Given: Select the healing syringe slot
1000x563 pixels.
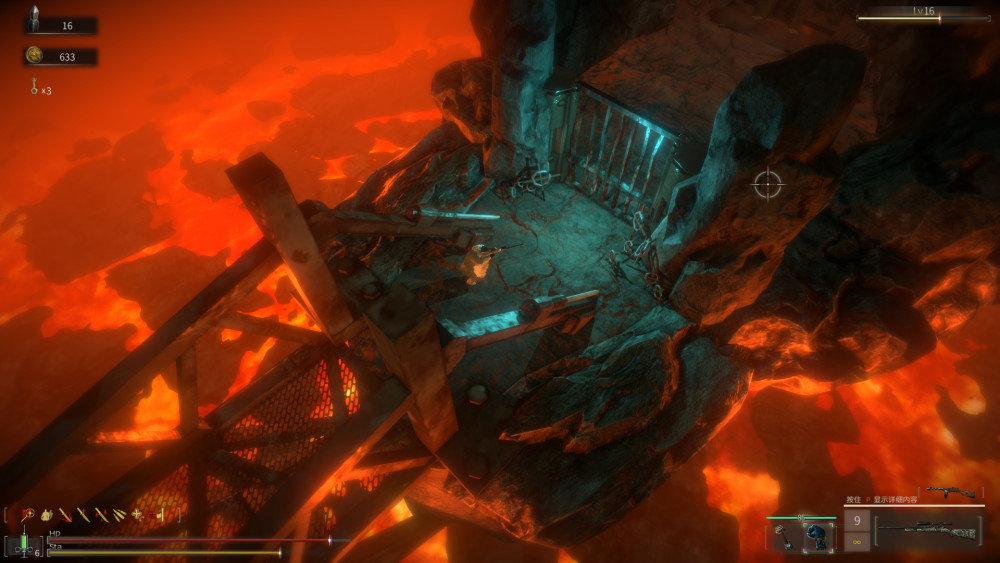Looking at the screenshot, I should pos(22,545).
